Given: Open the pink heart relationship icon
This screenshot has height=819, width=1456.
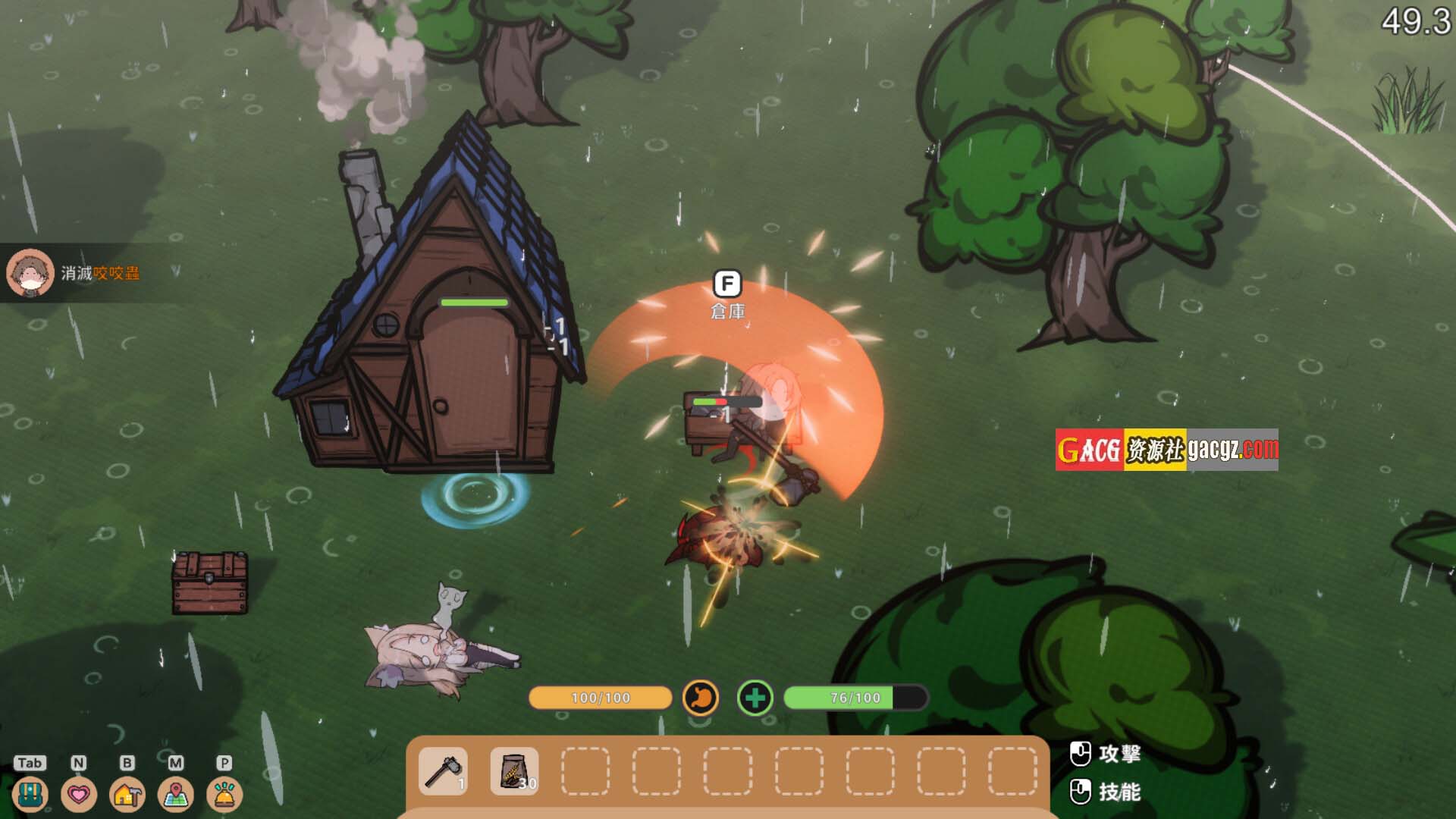Looking at the screenshot, I should coord(79,794).
